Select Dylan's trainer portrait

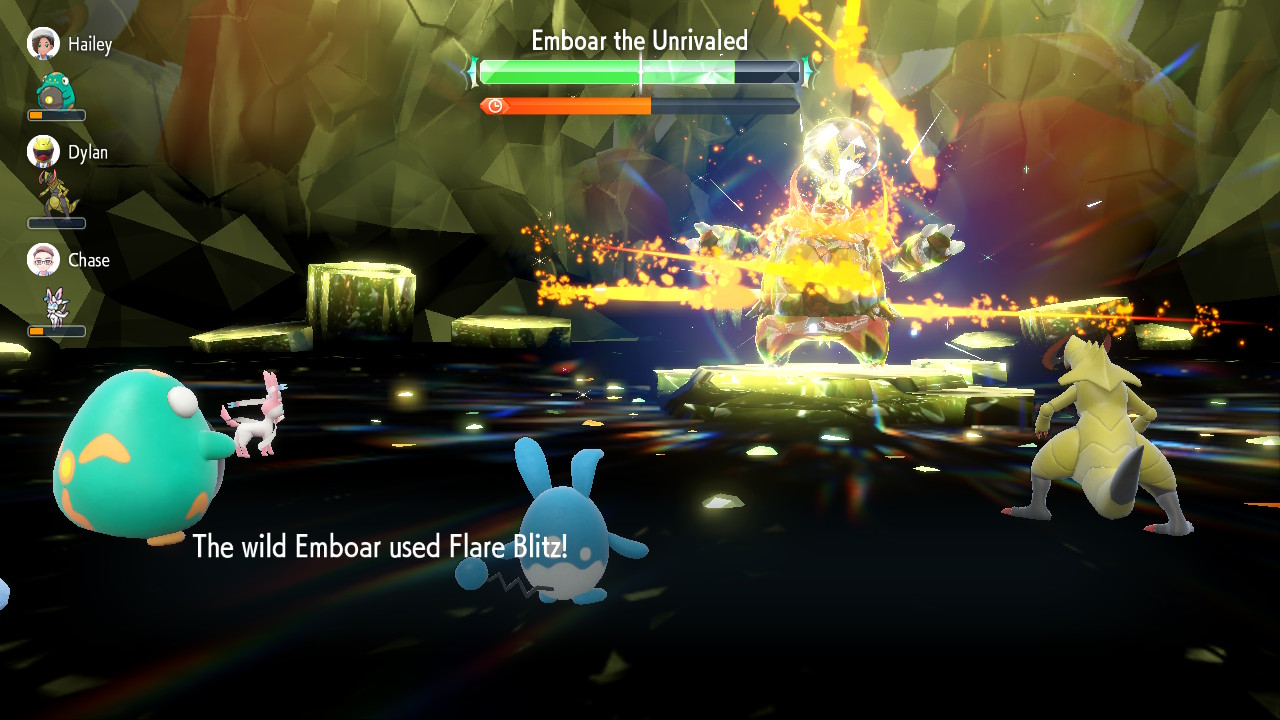coord(43,152)
